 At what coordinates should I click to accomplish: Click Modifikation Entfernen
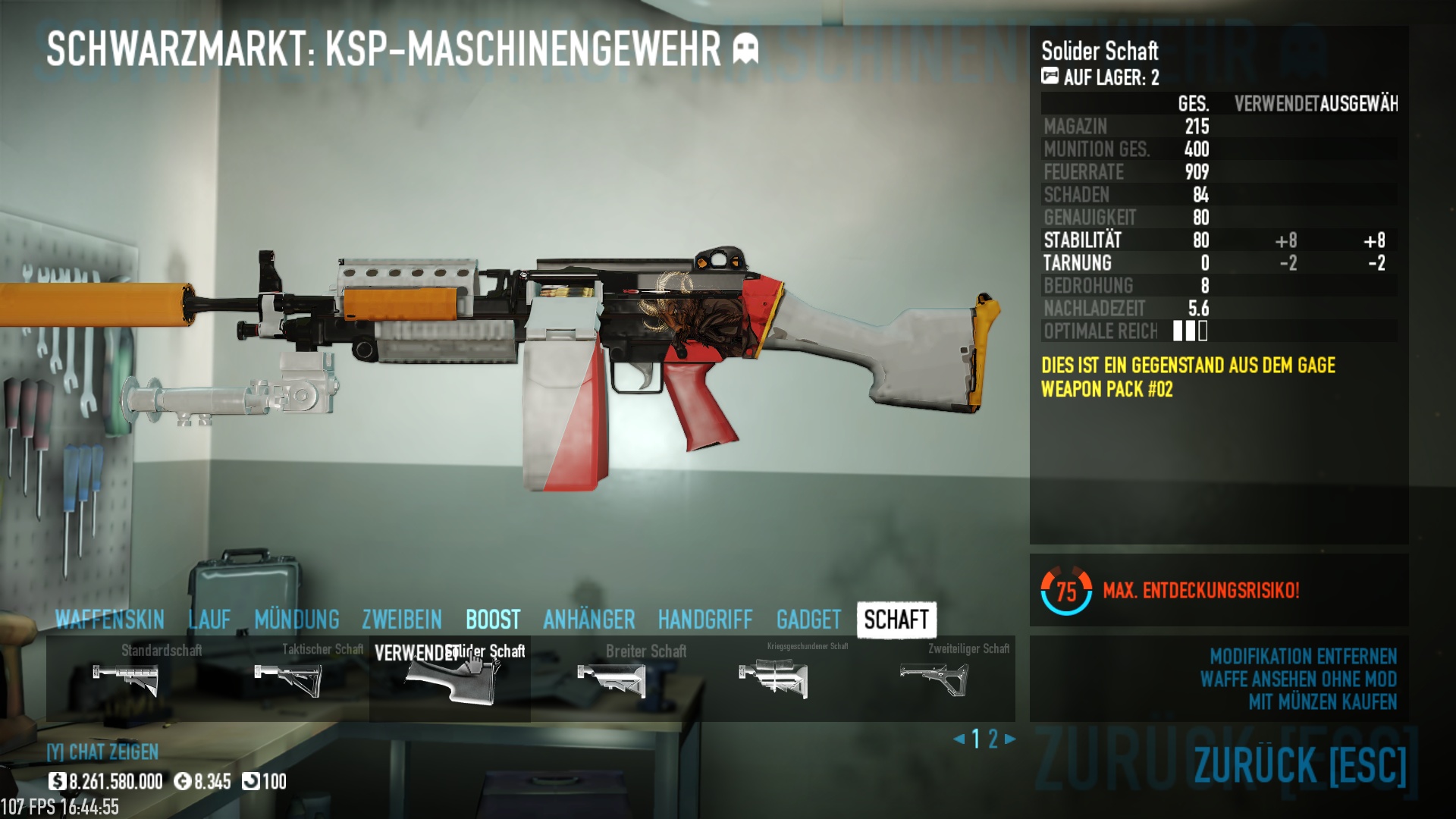click(x=1303, y=656)
